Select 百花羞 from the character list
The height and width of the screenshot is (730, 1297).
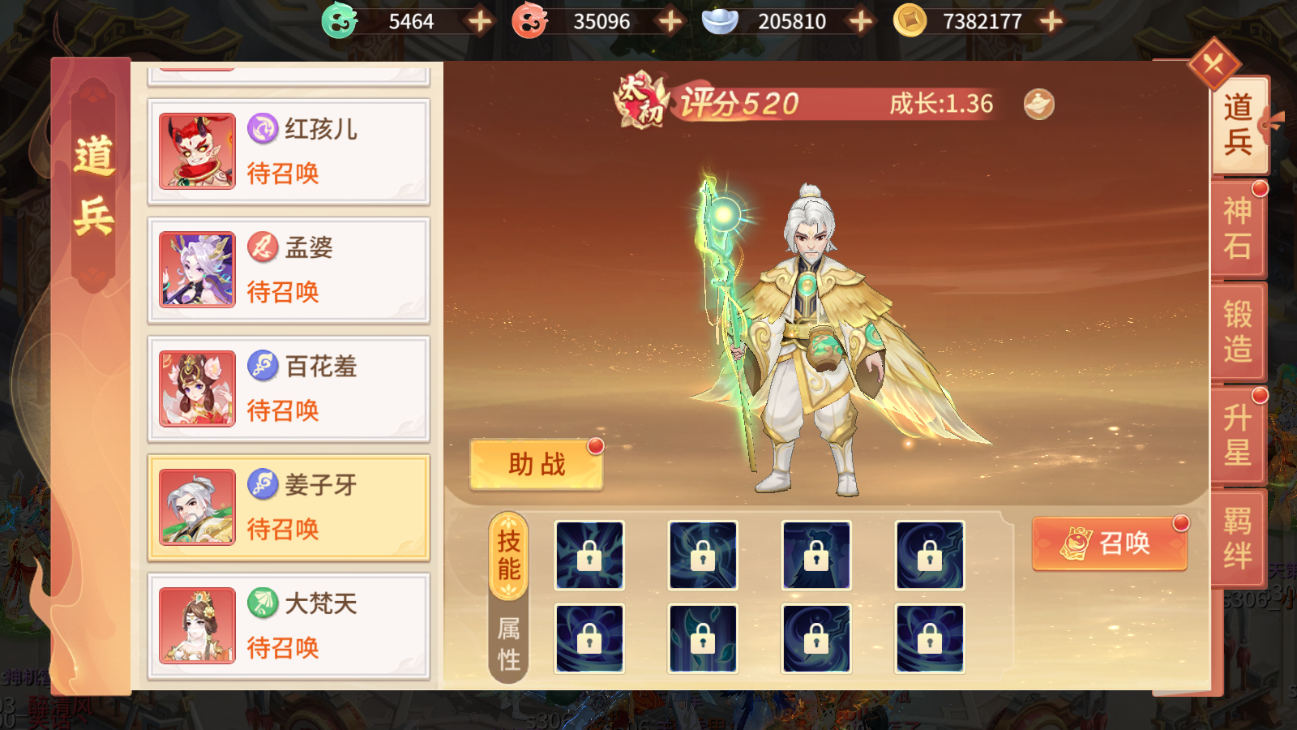pos(196,388)
